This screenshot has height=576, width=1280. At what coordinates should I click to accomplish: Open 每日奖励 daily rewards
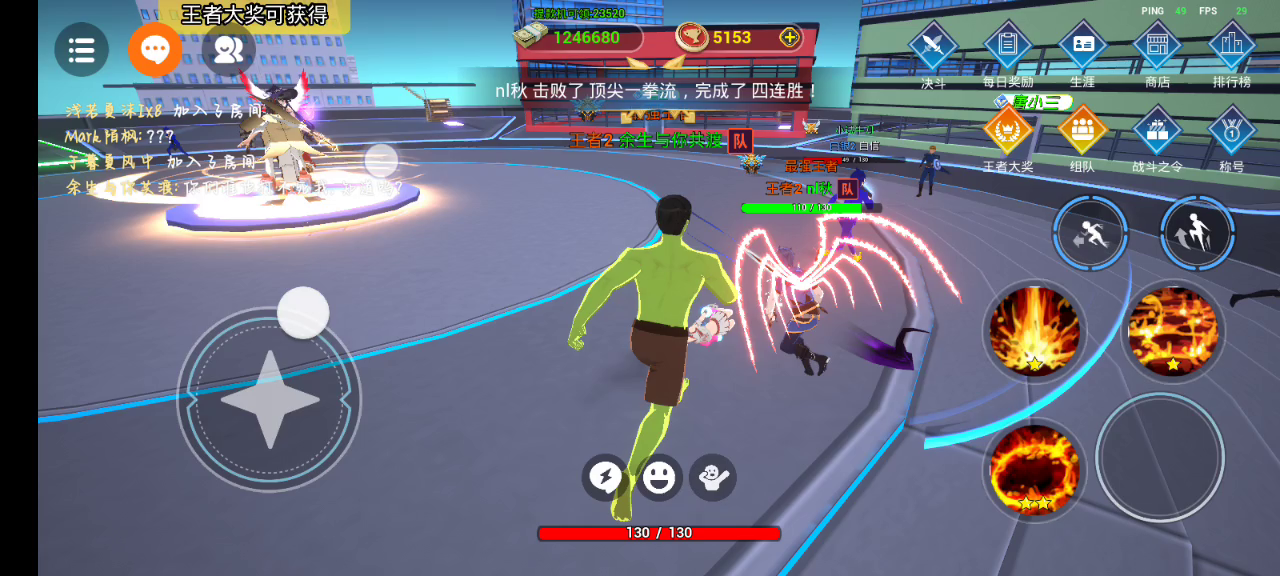[1008, 46]
